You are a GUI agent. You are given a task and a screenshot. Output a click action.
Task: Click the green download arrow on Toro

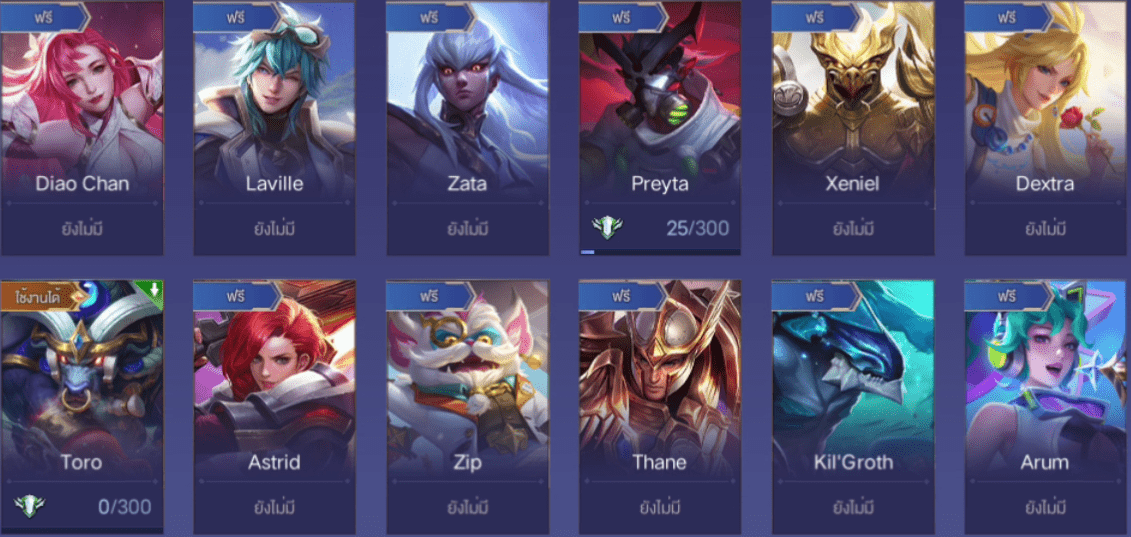coord(154,291)
